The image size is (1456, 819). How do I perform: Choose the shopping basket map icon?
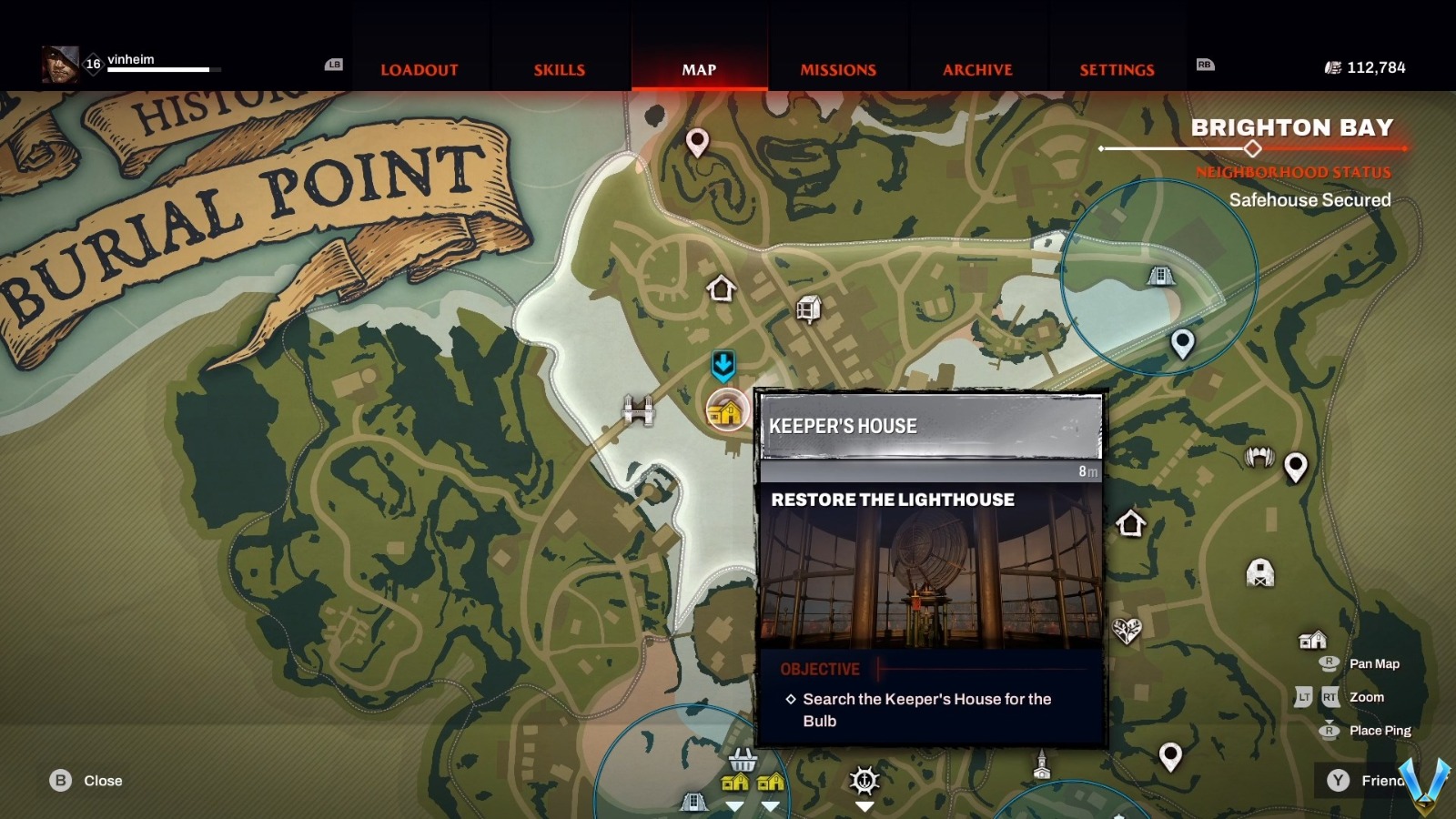(x=743, y=758)
